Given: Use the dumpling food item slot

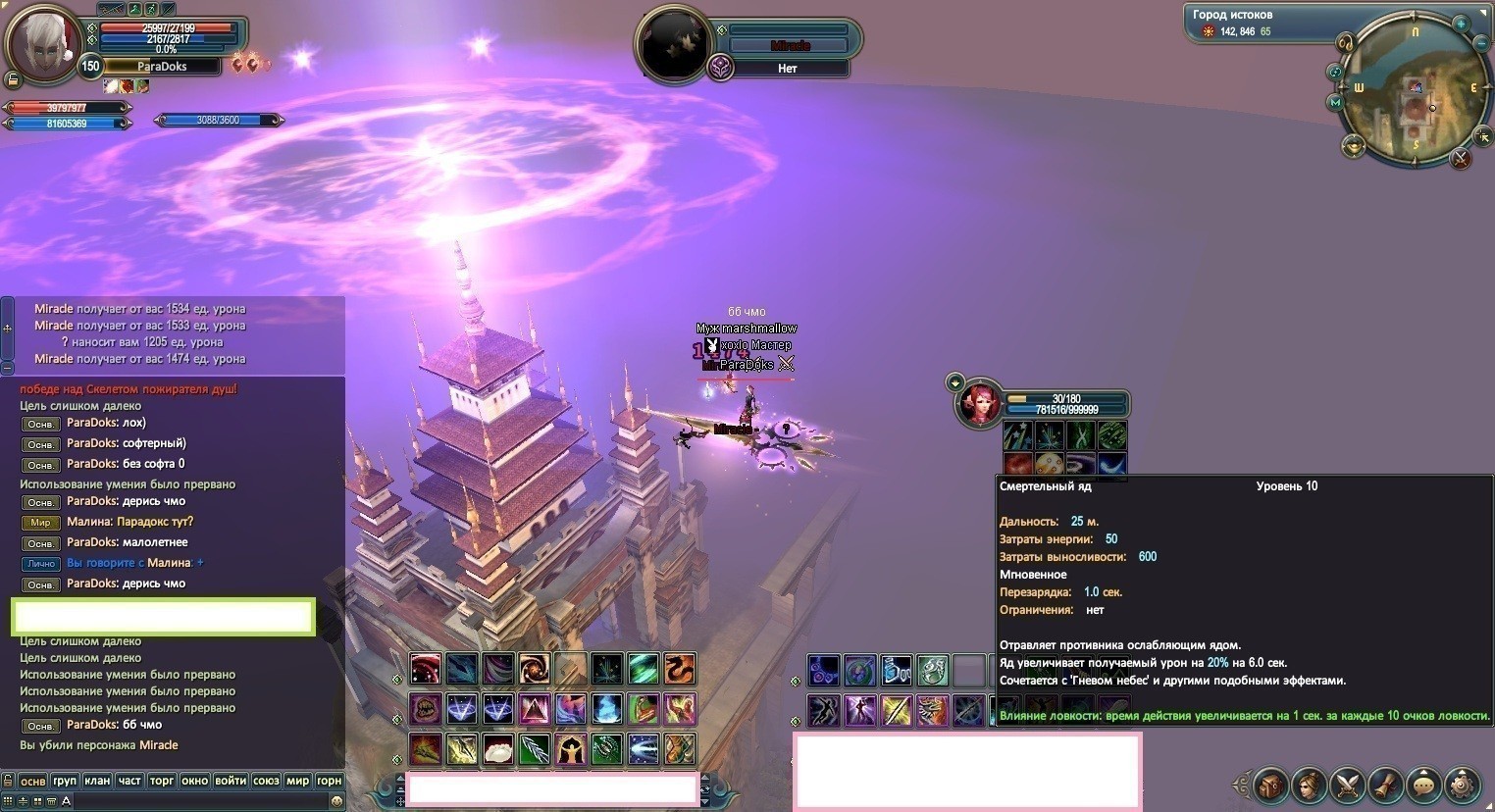Looking at the screenshot, I should click(497, 749).
